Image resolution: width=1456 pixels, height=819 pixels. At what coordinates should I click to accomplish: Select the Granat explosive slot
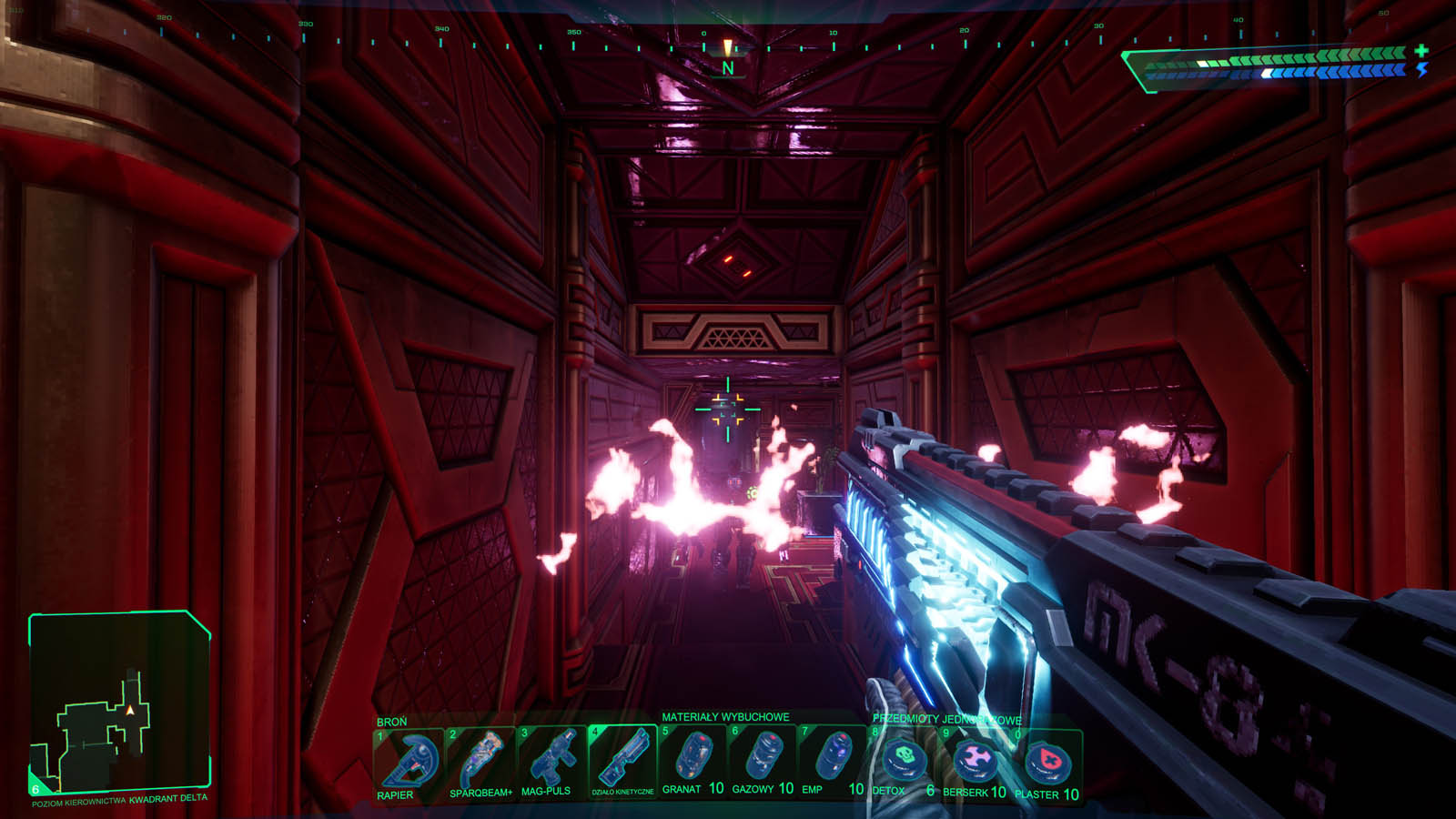693,760
